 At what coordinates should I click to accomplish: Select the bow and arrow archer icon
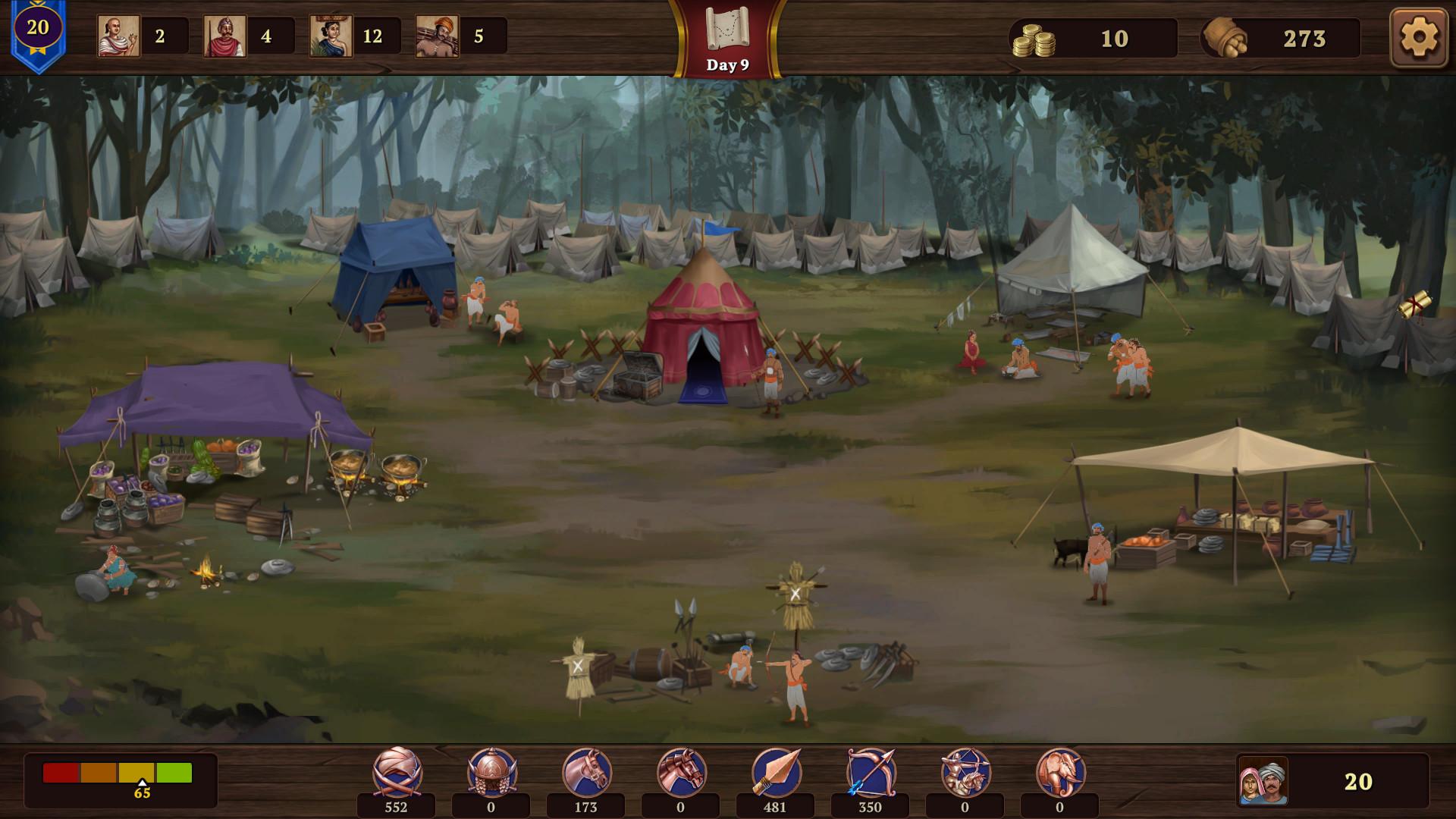point(871,772)
